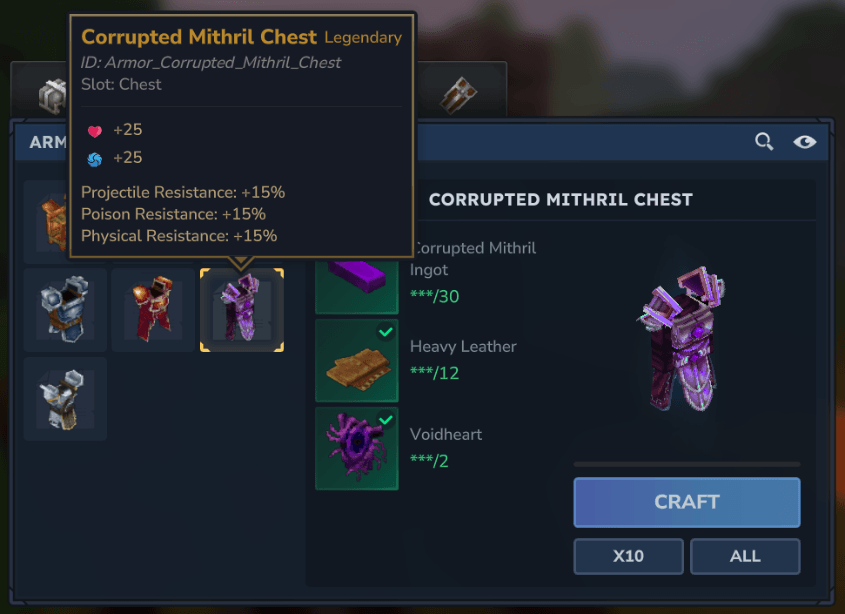The width and height of the screenshot is (845, 614).
Task: Pick the blue steel chestplate recipe
Action: pos(65,310)
